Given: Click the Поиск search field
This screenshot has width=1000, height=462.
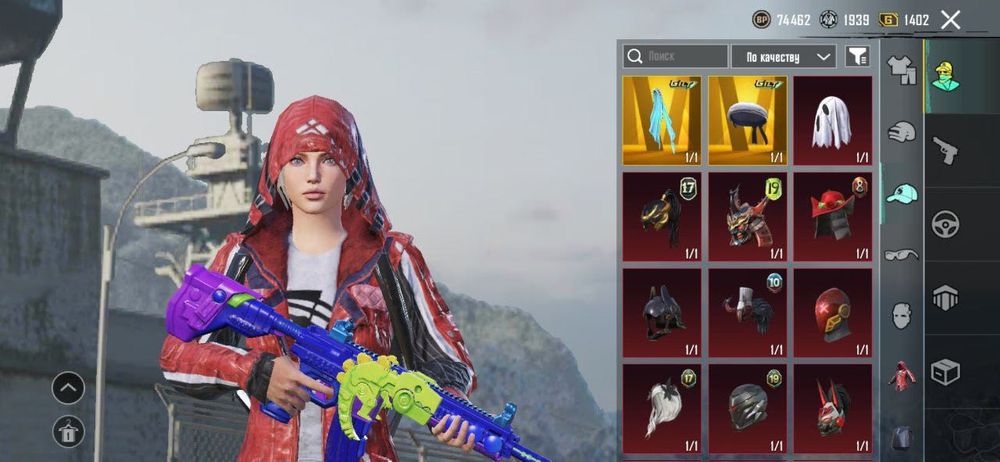Looking at the screenshot, I should [676, 57].
